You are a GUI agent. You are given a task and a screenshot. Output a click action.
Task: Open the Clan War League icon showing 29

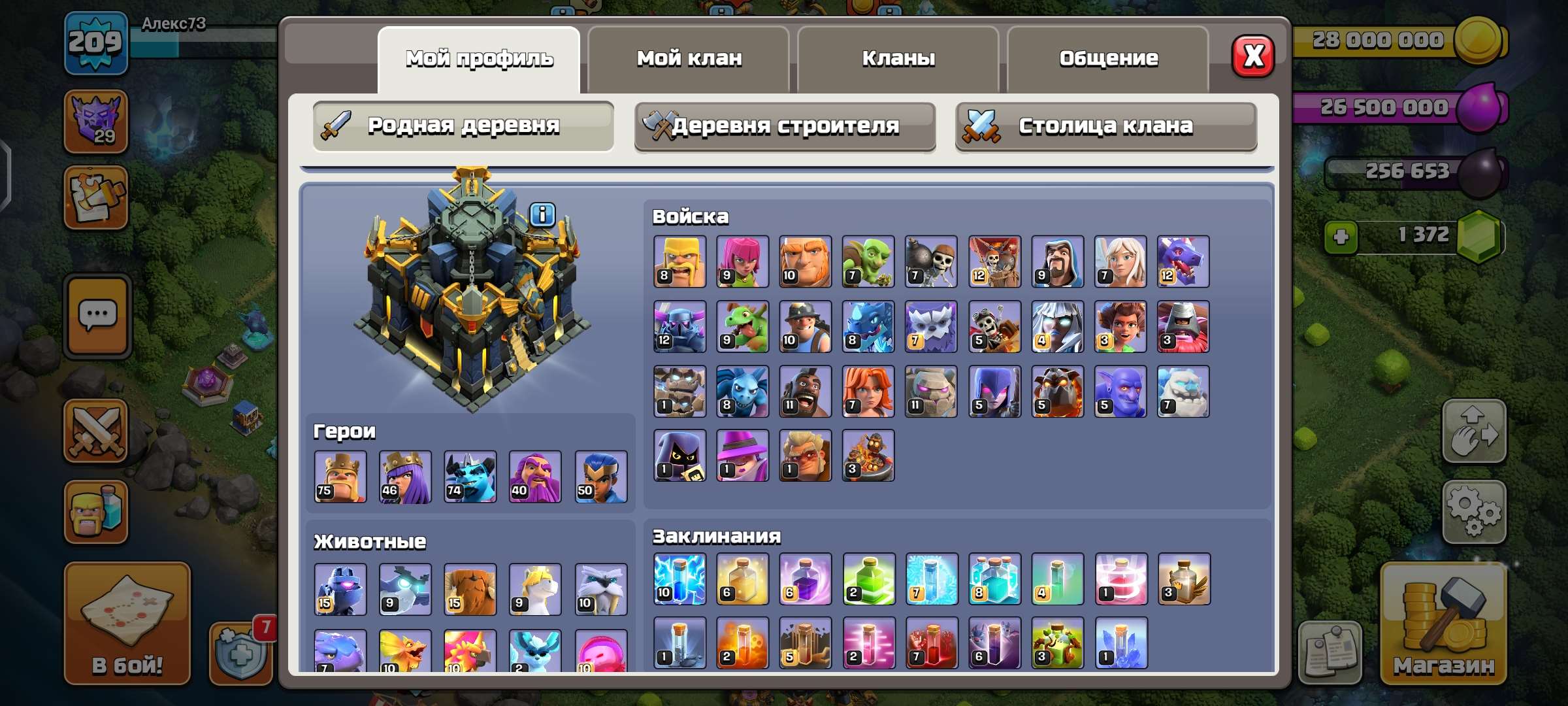[97, 121]
